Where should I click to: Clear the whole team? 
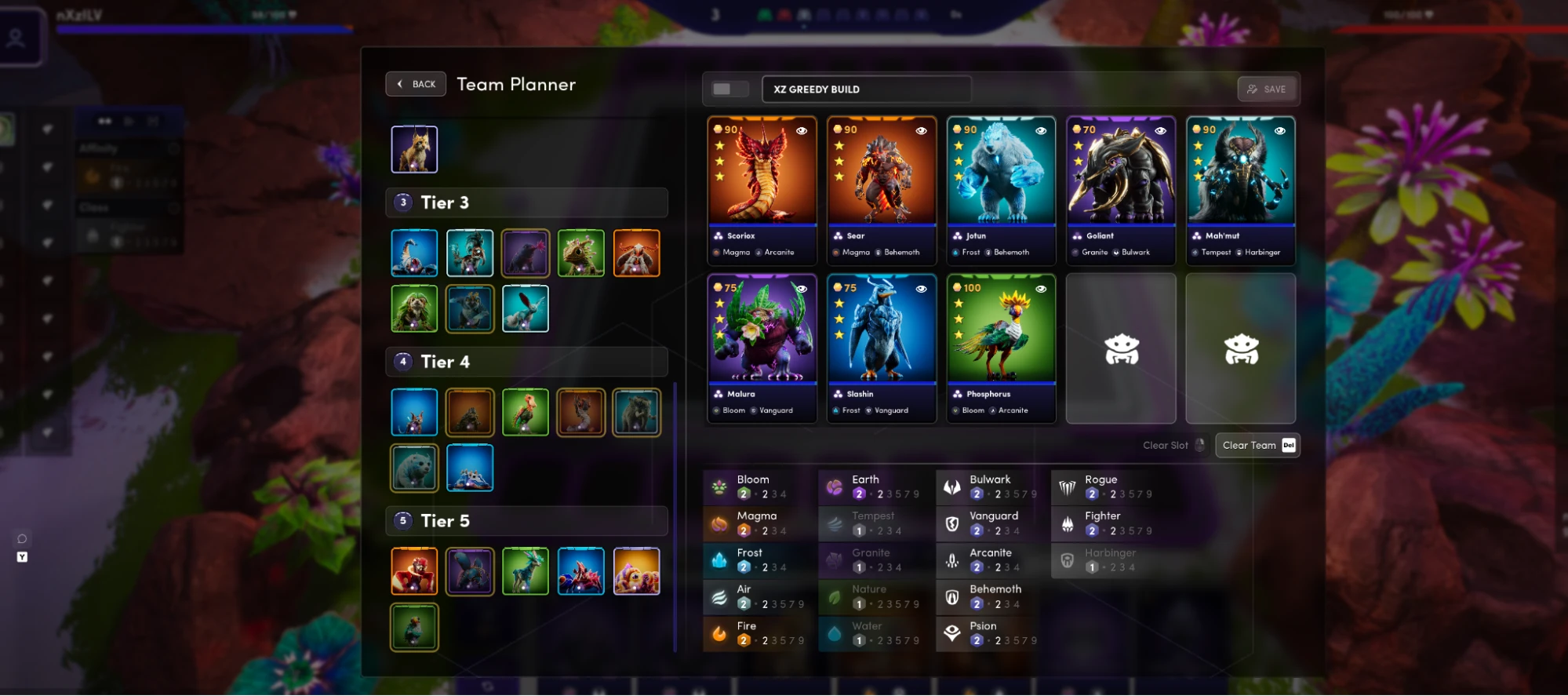pos(1257,446)
